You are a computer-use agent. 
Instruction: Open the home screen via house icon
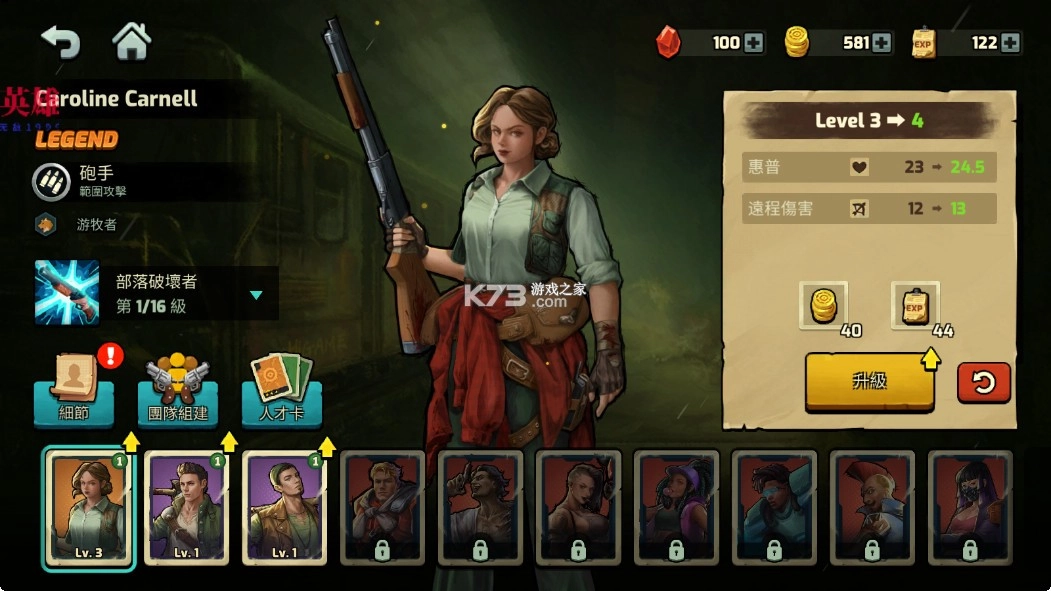pyautogui.click(x=131, y=41)
